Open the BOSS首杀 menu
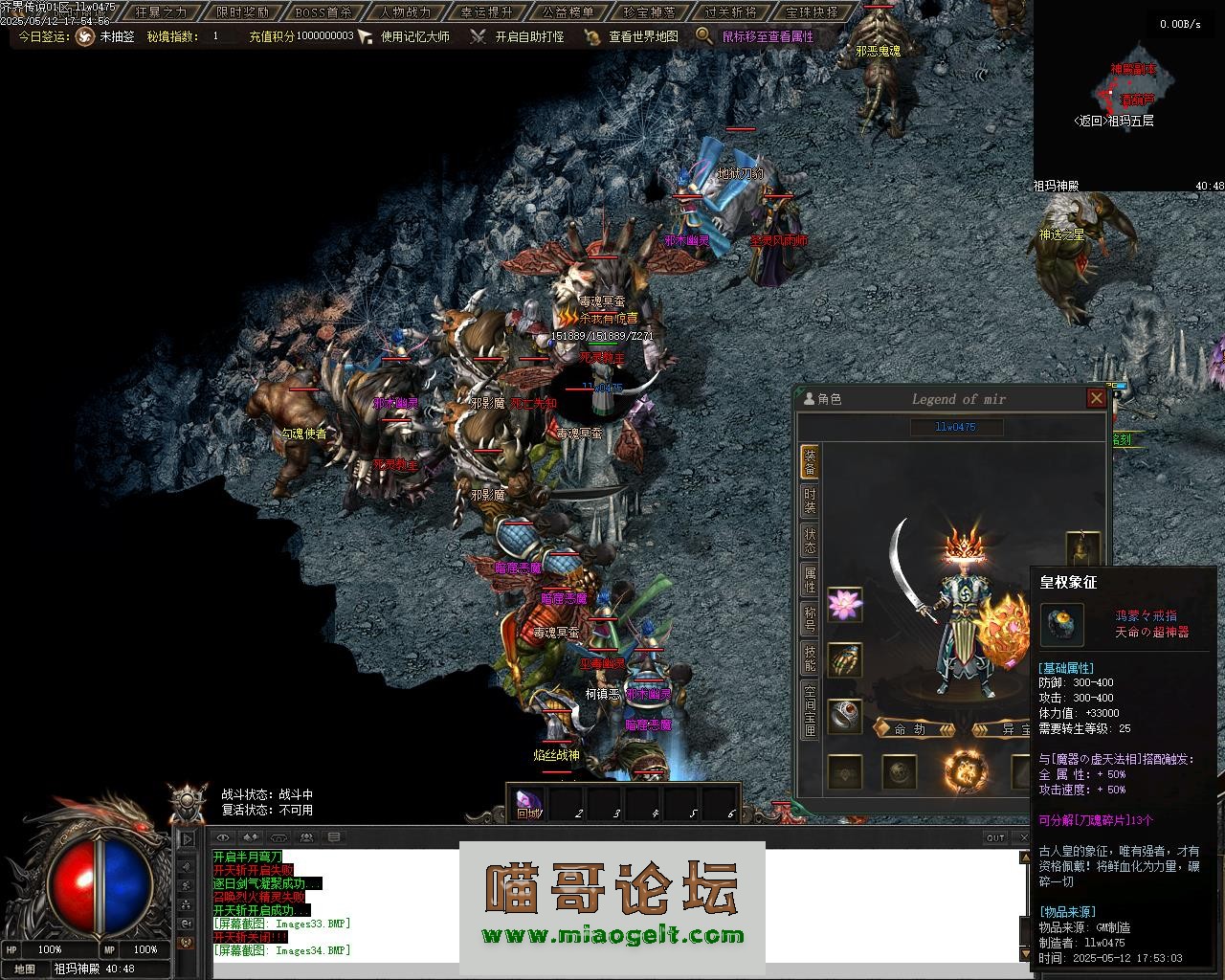This screenshot has width=1225, height=980. point(323,12)
